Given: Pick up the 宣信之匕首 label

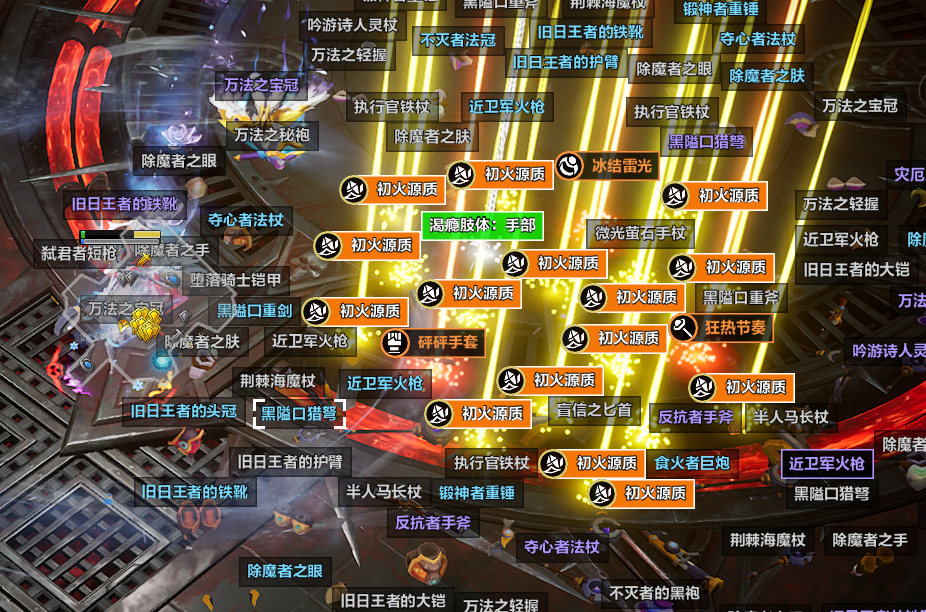Looking at the screenshot, I should [x=595, y=409].
